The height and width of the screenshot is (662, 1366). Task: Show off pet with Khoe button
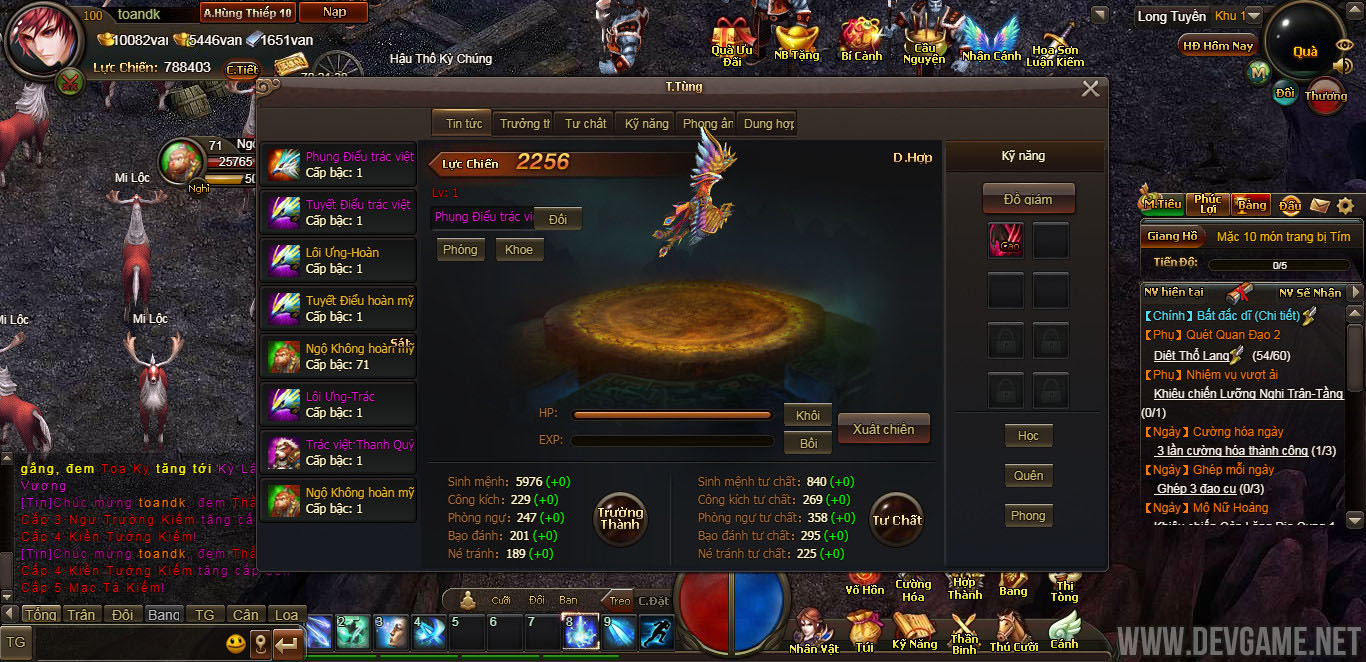coord(519,250)
